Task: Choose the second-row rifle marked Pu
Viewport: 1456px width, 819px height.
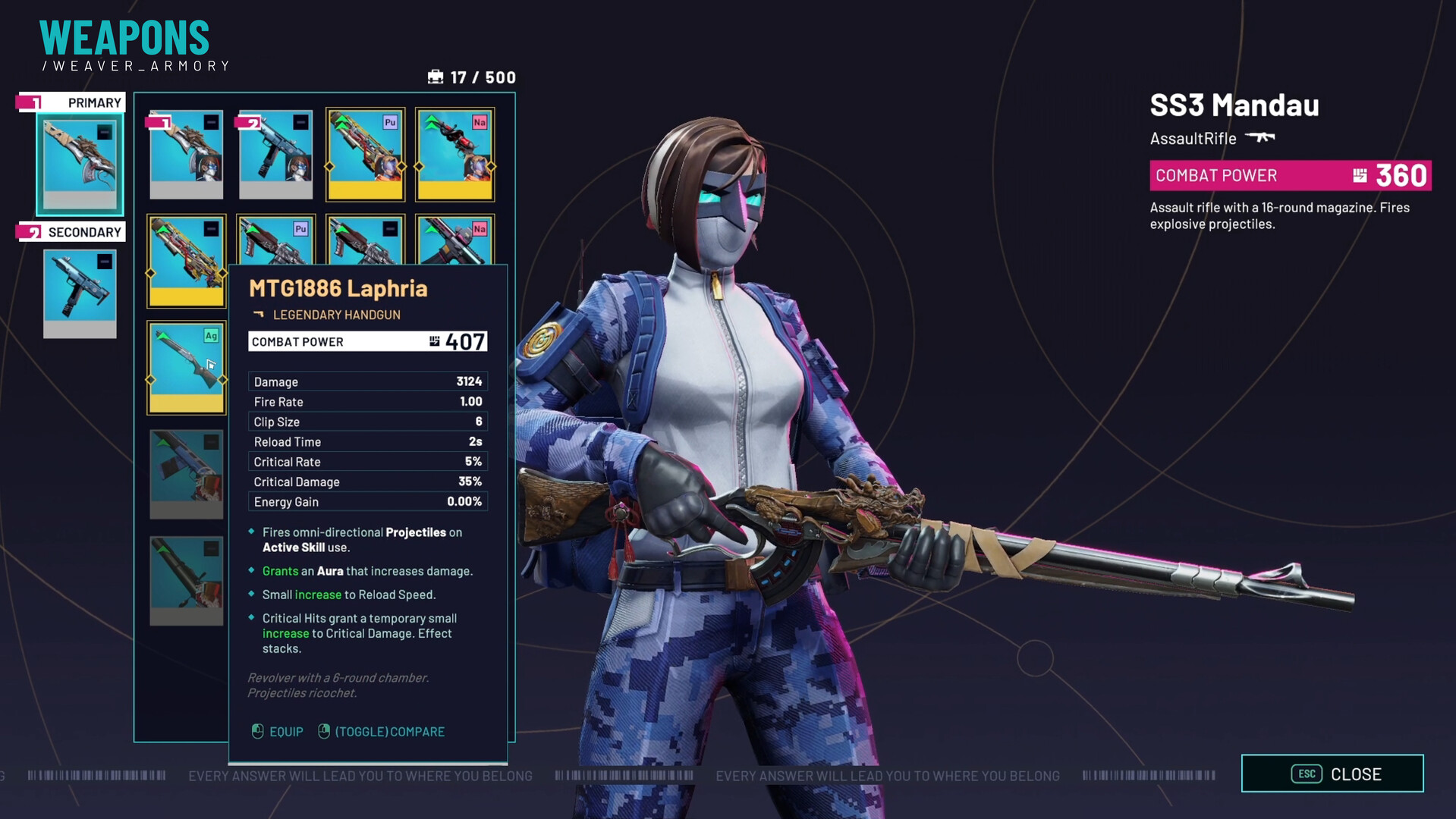Action: (275, 241)
